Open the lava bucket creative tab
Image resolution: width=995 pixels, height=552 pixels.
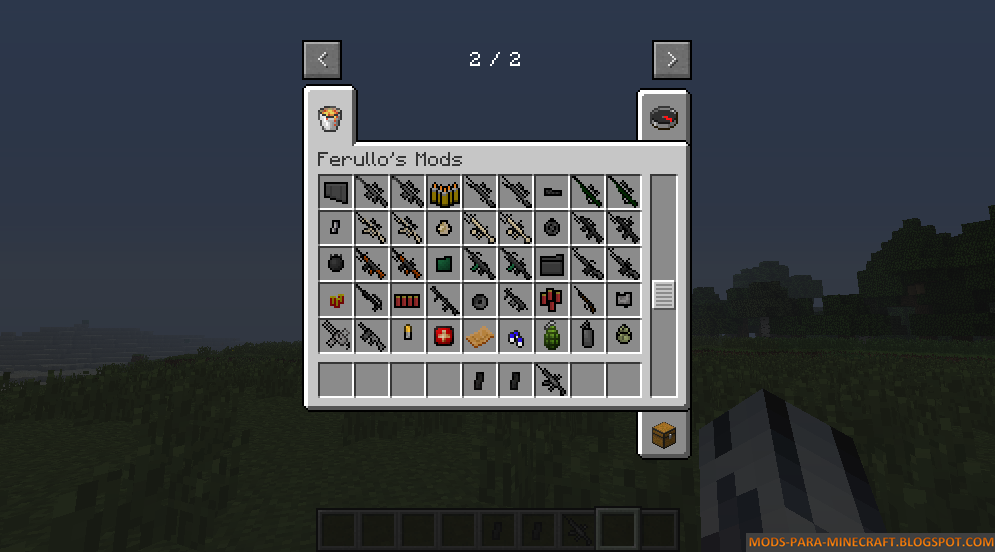329,119
